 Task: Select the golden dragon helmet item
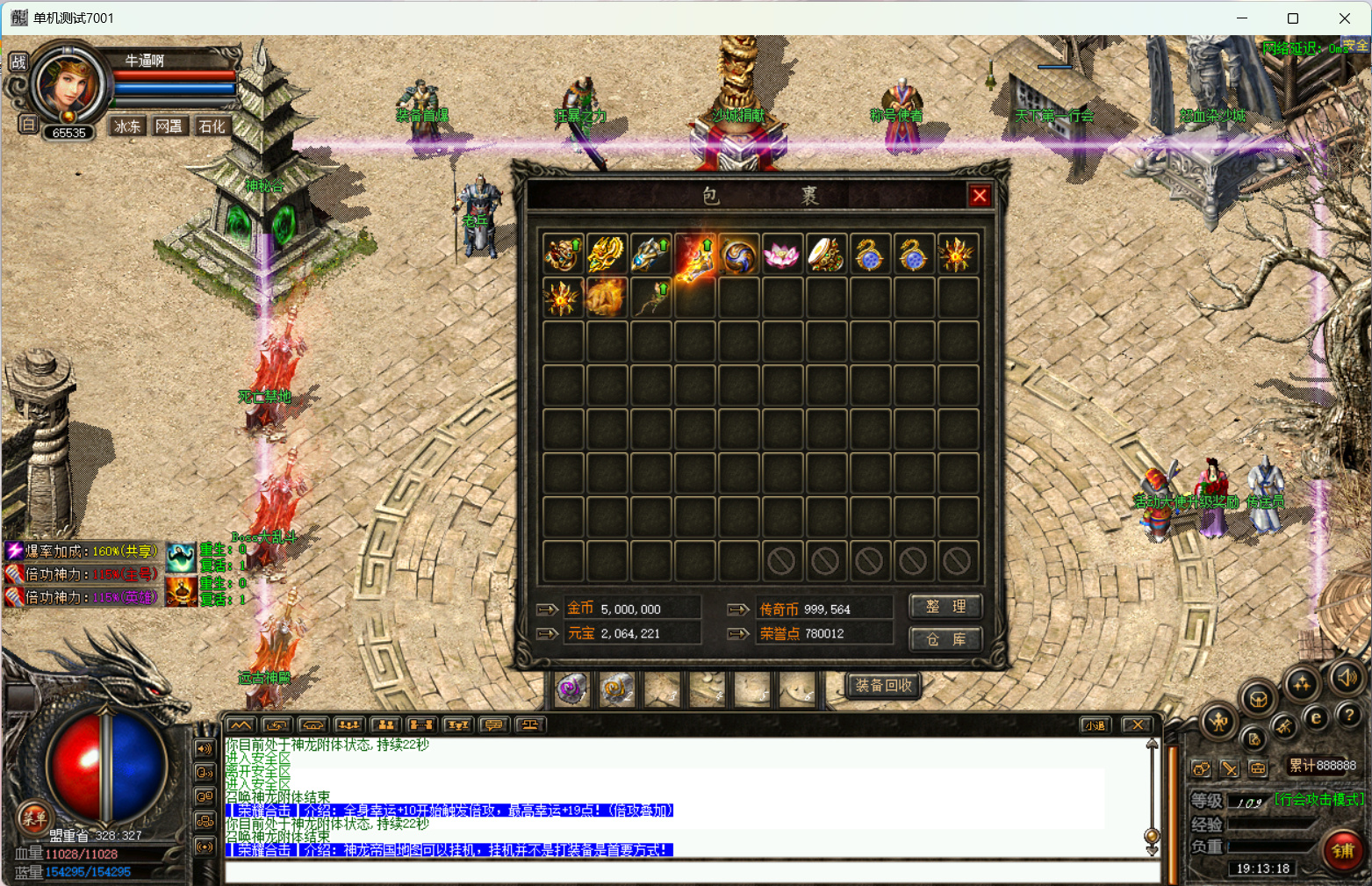(607, 255)
